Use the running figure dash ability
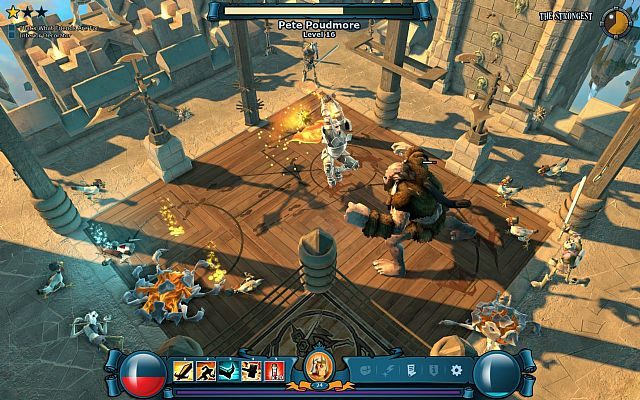The width and height of the screenshot is (640, 400). (x=207, y=371)
